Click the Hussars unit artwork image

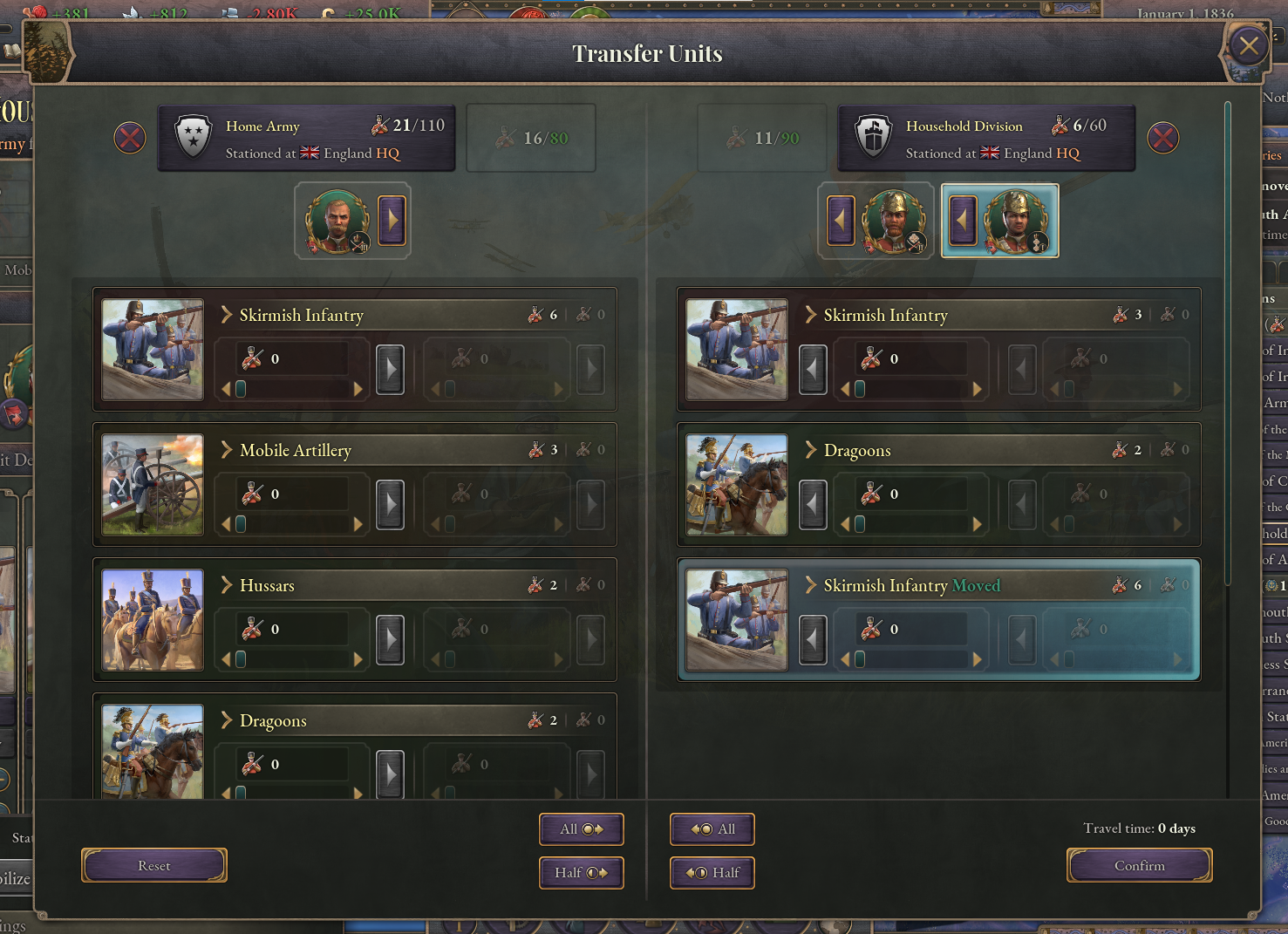tap(152, 619)
